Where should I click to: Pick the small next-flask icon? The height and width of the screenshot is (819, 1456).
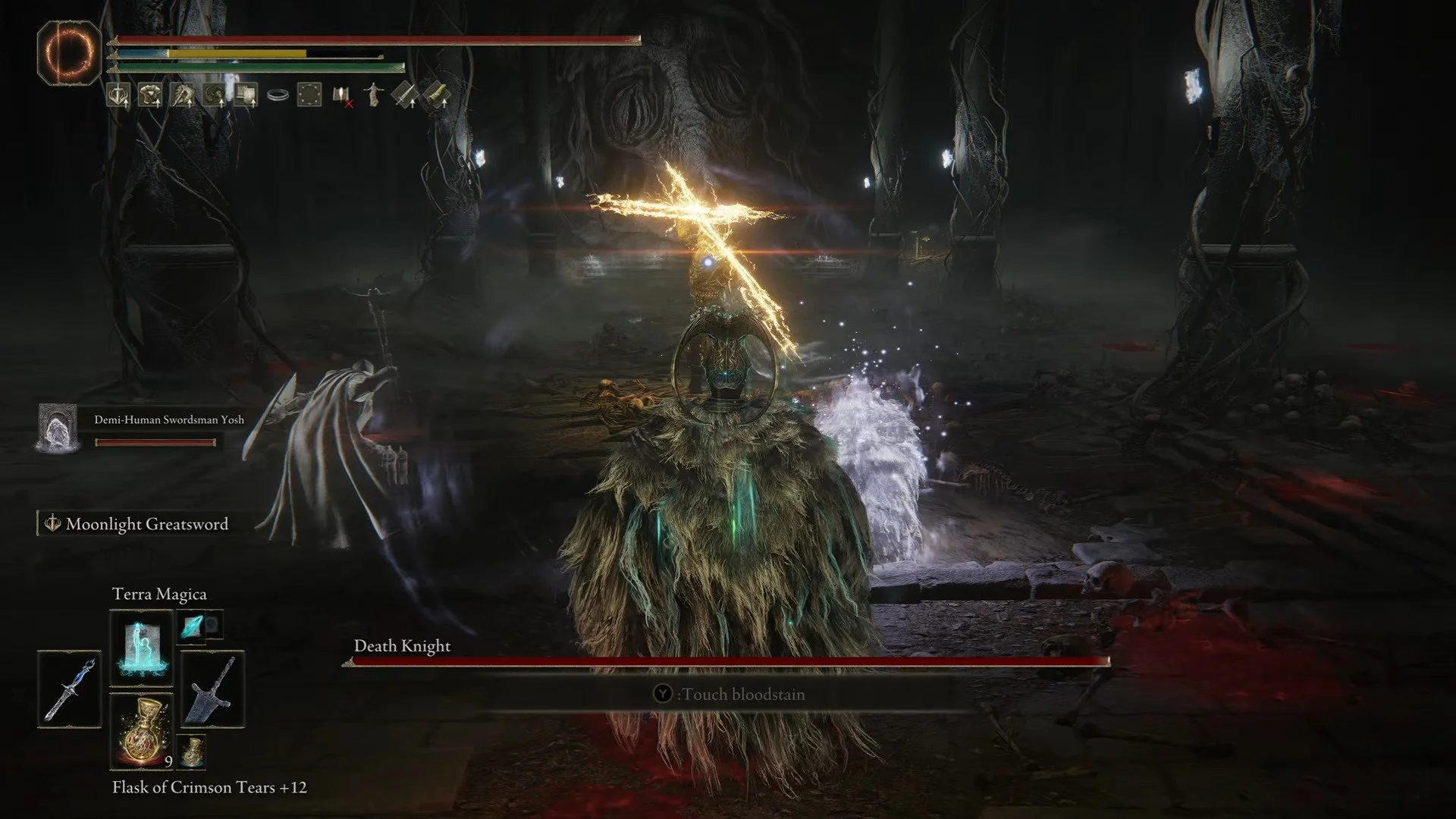[x=194, y=751]
